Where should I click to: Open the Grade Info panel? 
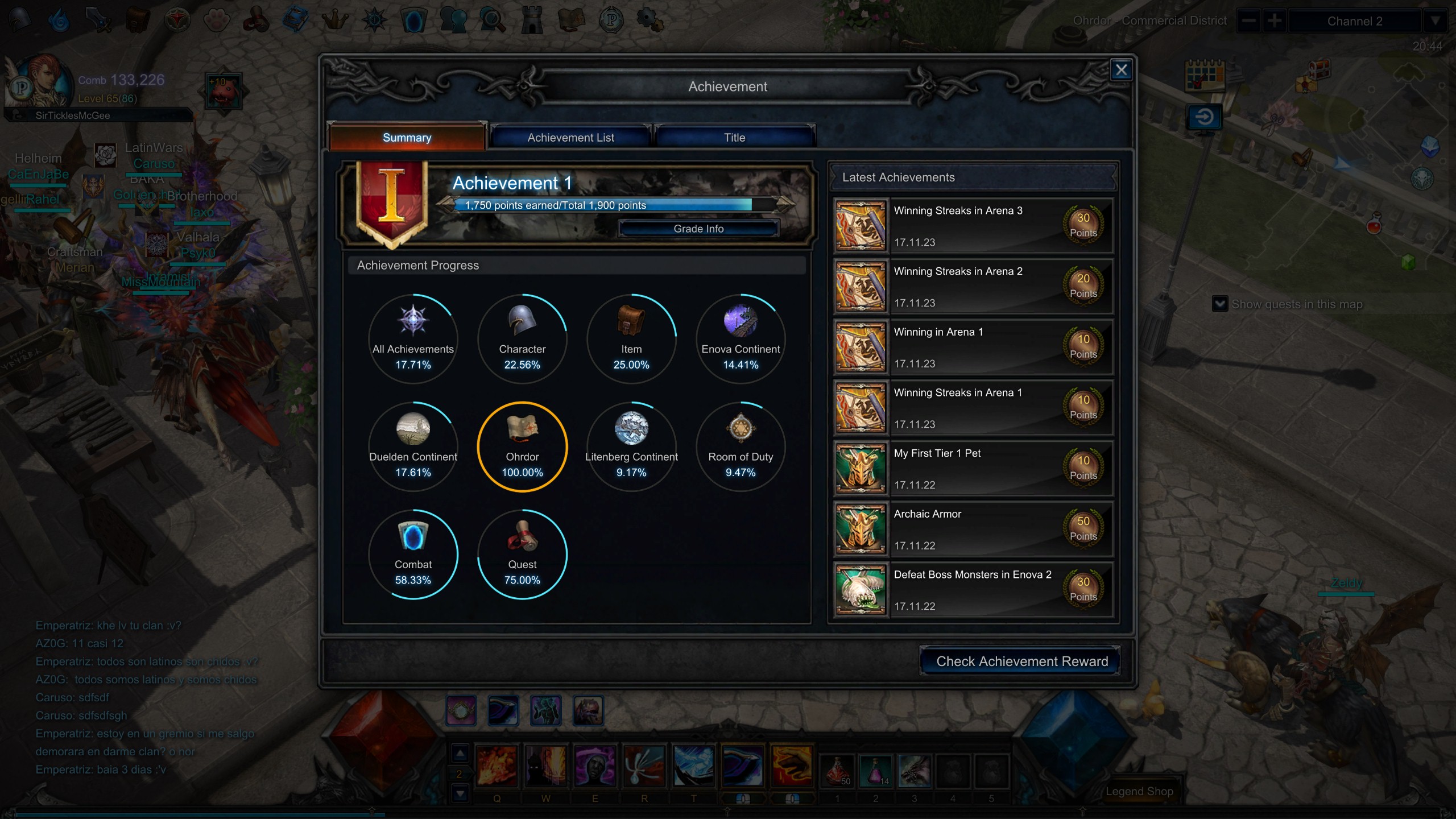pos(698,228)
